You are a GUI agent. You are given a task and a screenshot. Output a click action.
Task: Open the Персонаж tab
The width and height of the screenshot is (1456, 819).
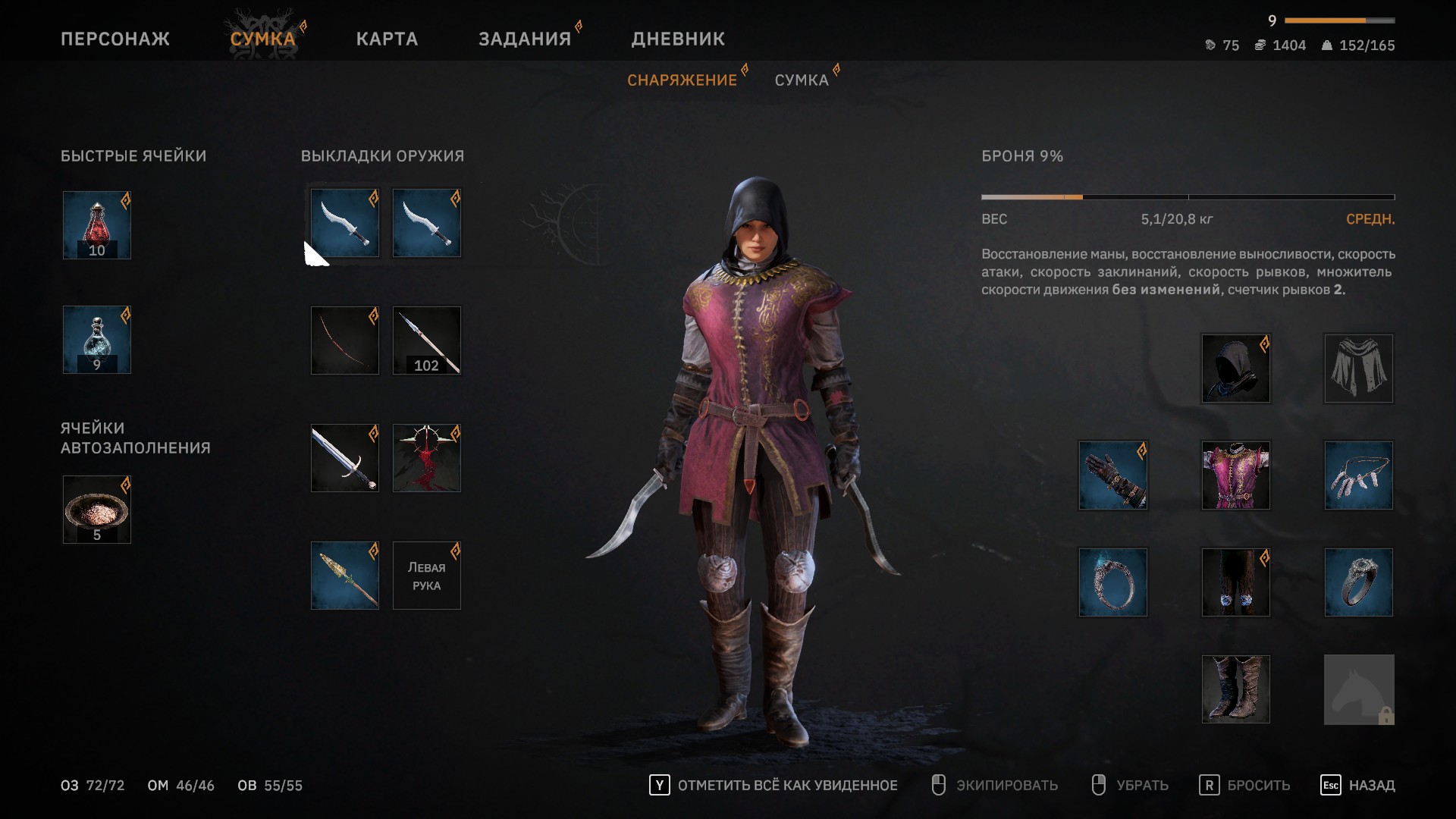point(115,39)
